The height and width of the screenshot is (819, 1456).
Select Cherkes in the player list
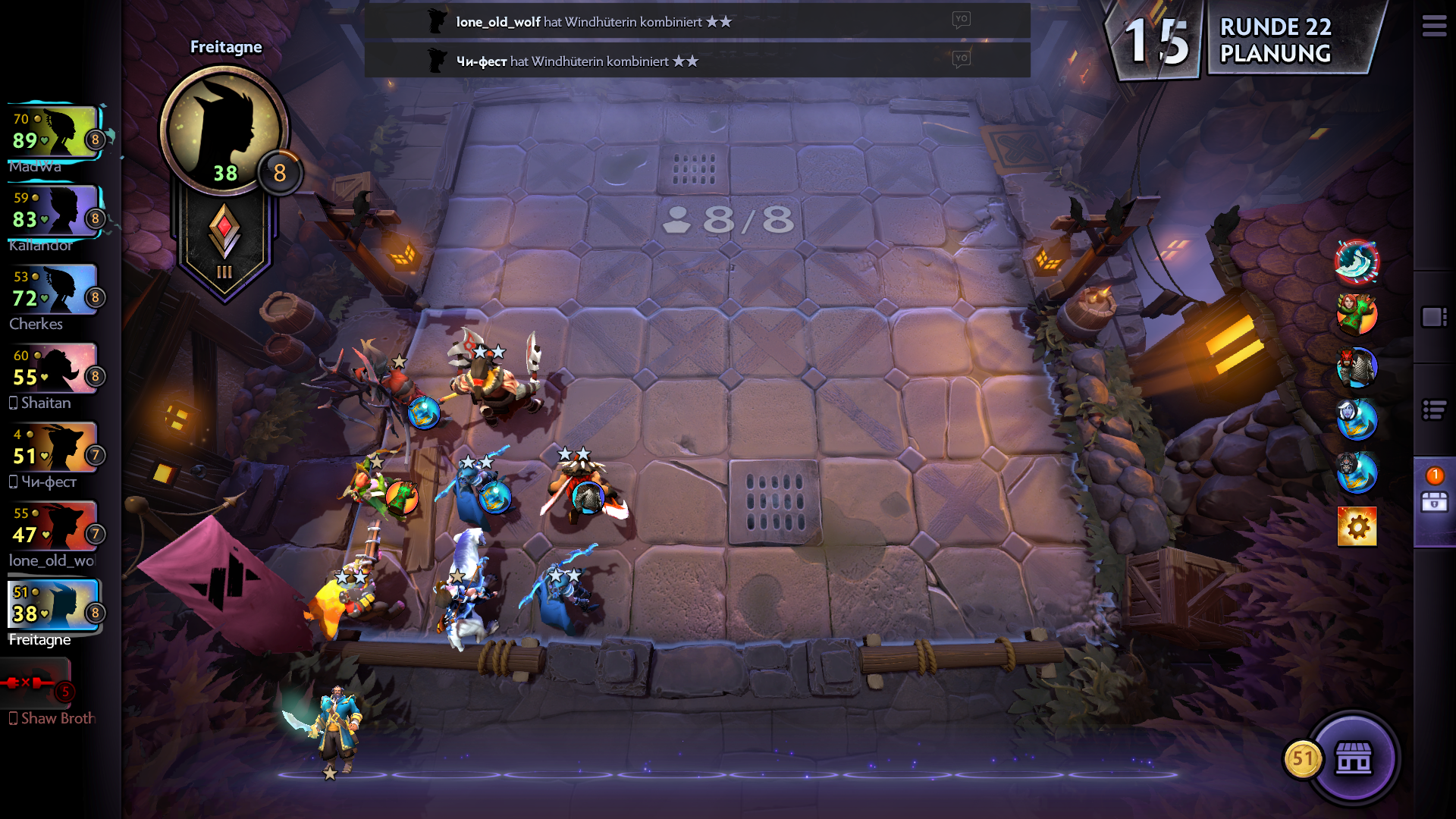[x=55, y=291]
